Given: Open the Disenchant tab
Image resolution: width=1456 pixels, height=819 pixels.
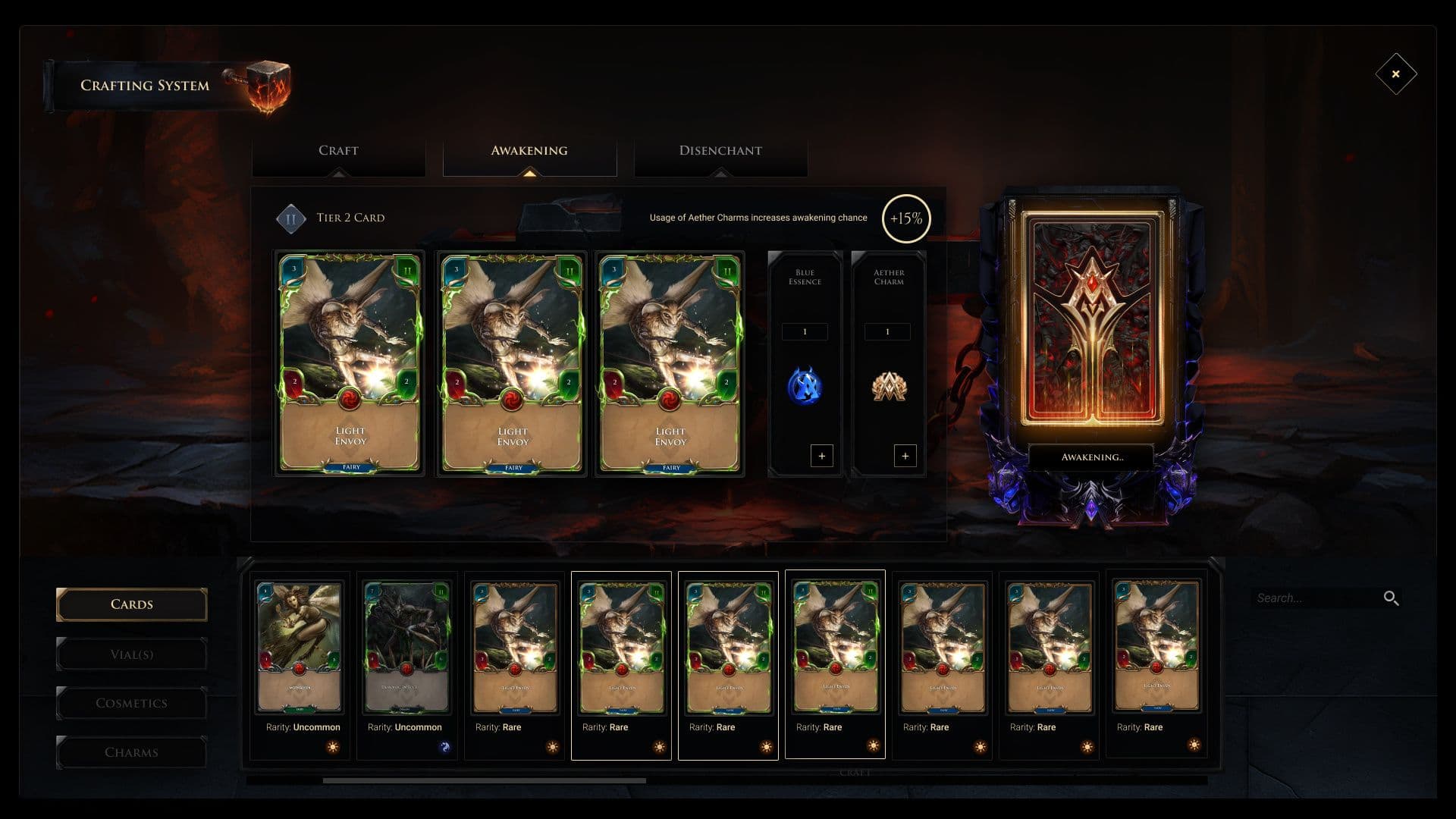Looking at the screenshot, I should 720,151.
